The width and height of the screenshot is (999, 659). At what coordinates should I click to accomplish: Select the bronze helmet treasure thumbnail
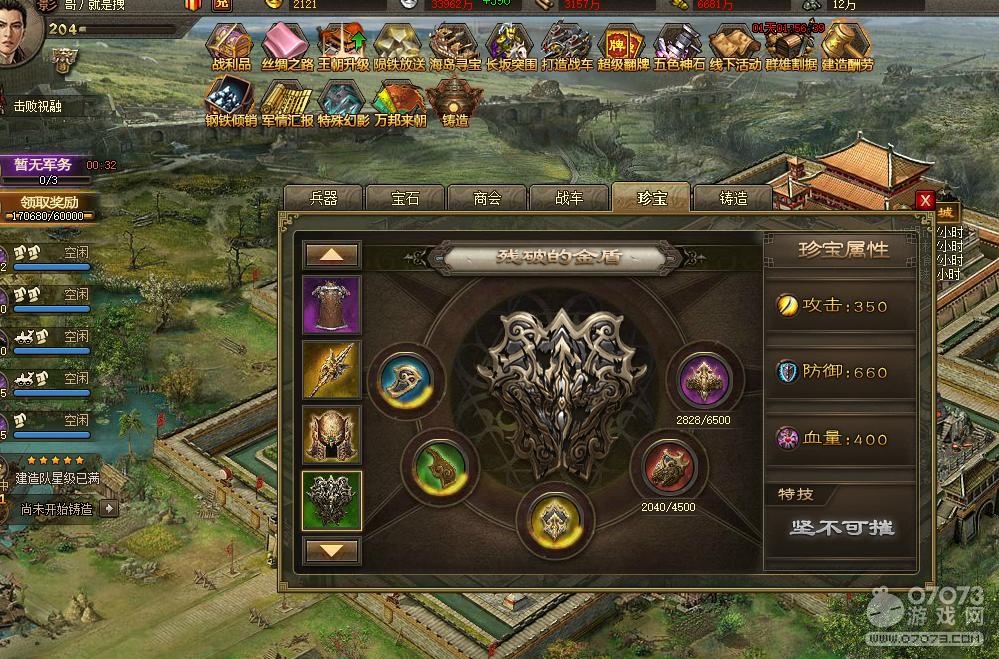click(332, 435)
